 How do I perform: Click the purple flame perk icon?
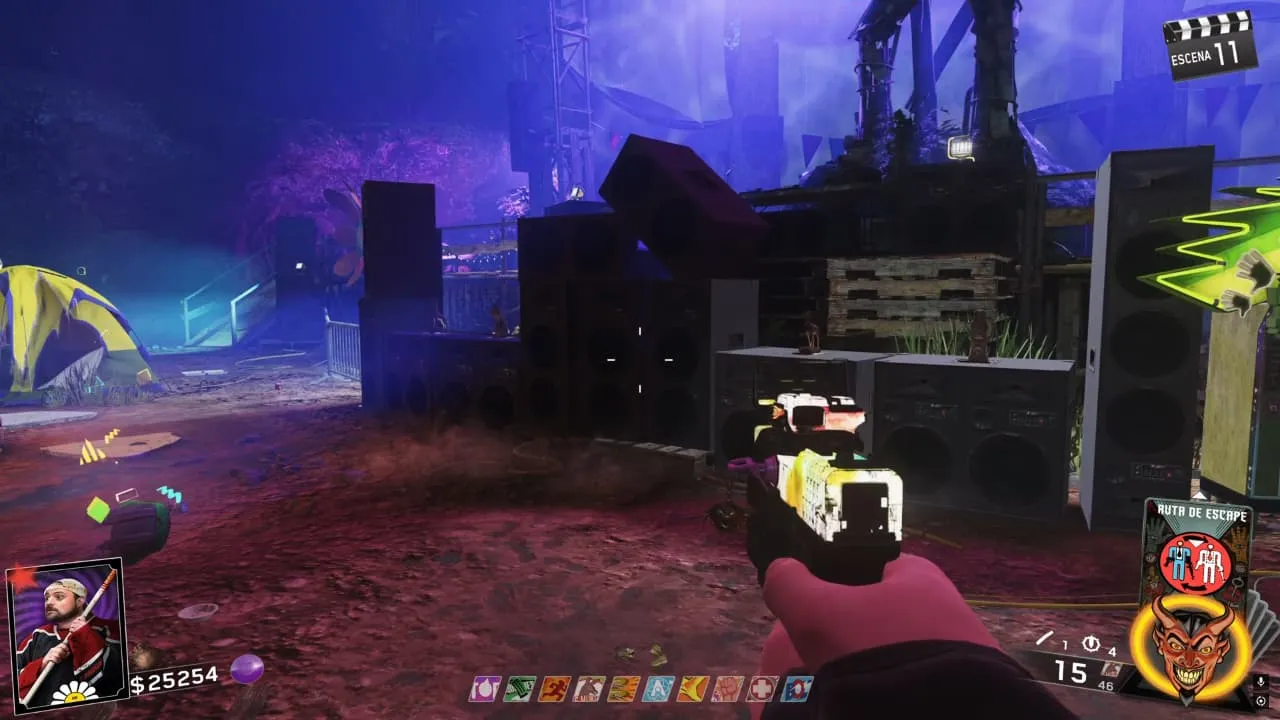coord(485,688)
